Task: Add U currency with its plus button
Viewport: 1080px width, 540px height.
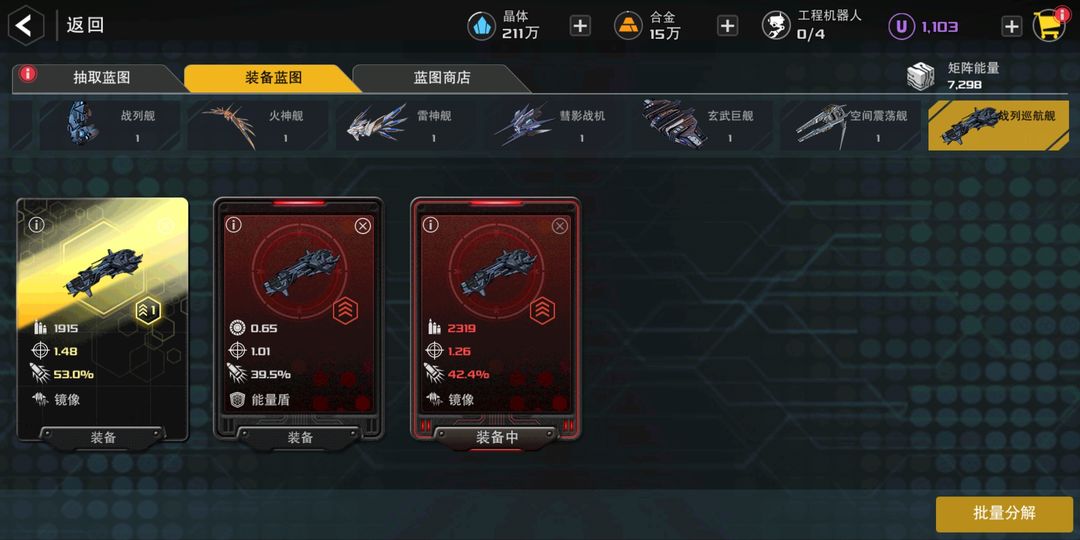Action: coord(1011,26)
